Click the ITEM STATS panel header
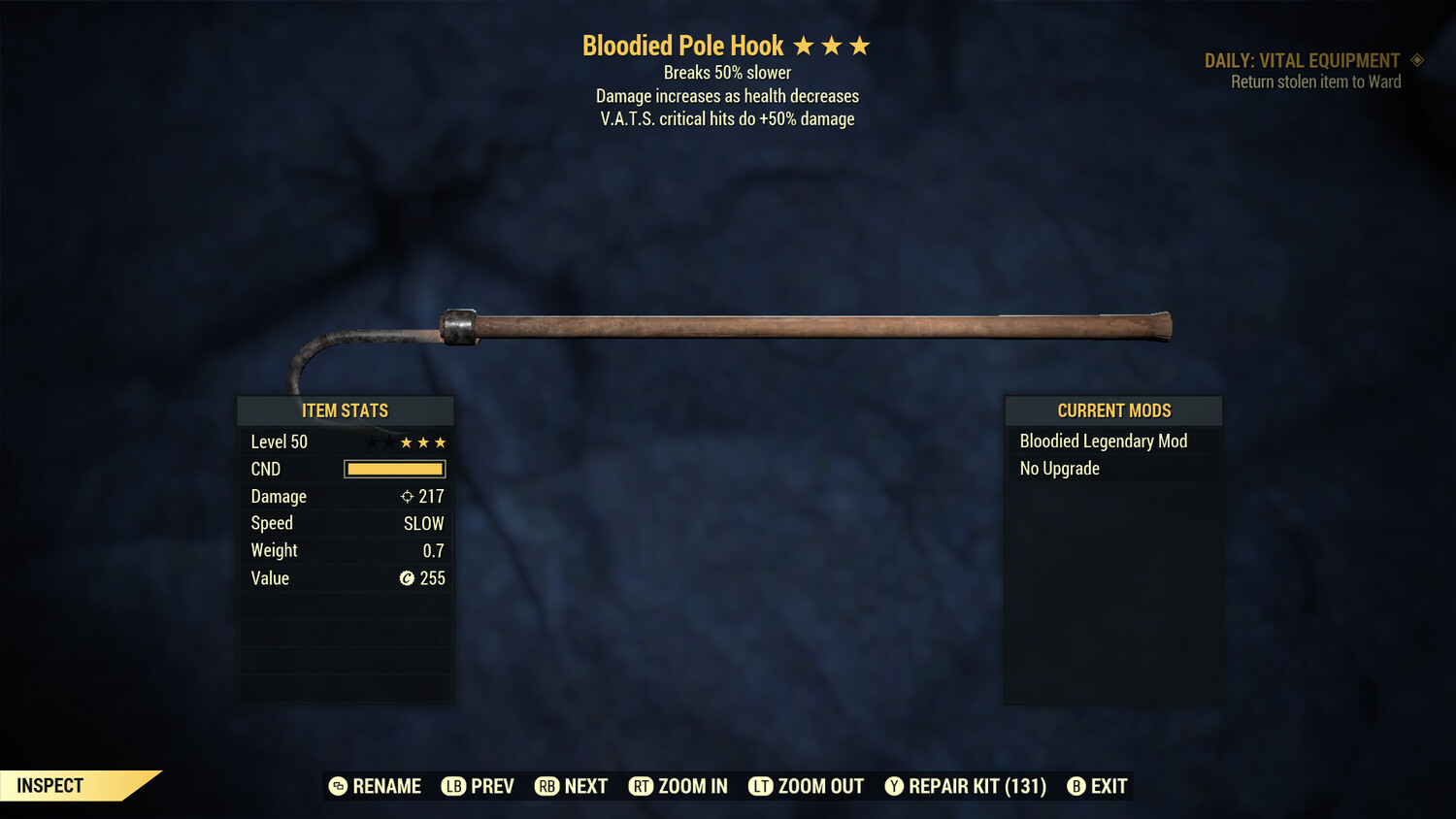 (346, 410)
